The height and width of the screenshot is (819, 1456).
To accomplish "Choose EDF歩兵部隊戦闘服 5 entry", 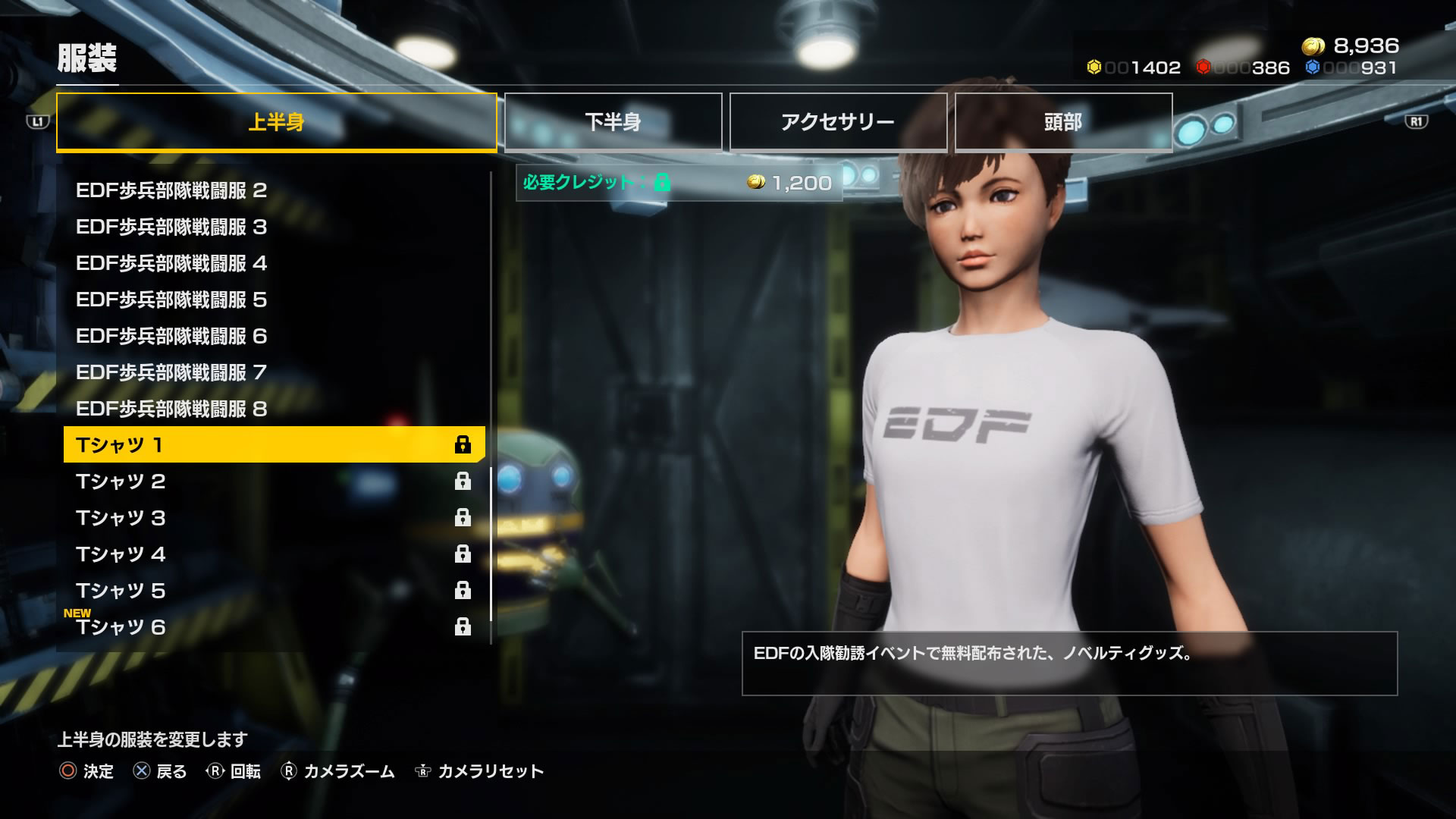I will tap(273, 300).
